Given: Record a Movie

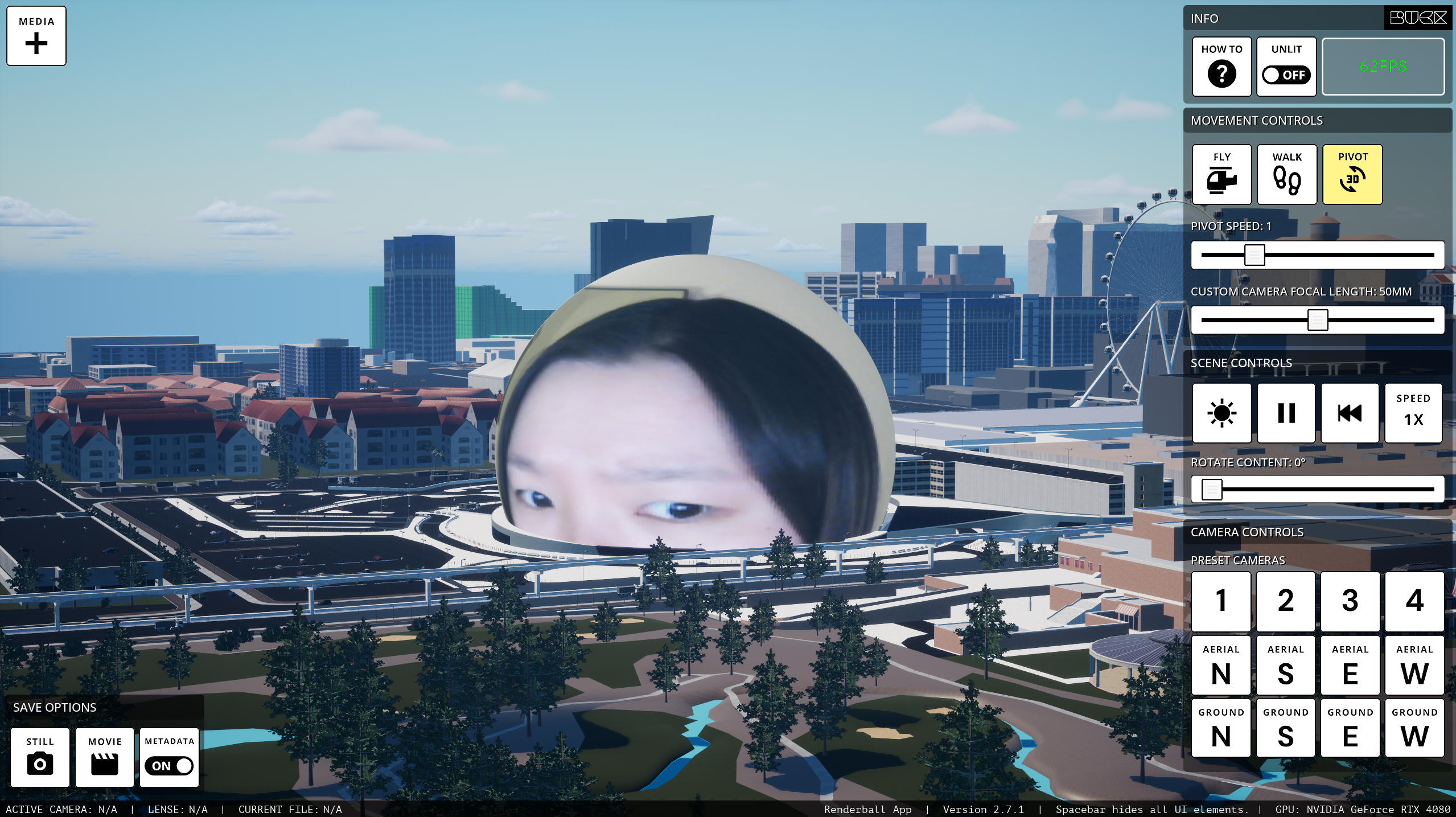Looking at the screenshot, I should tap(105, 757).
